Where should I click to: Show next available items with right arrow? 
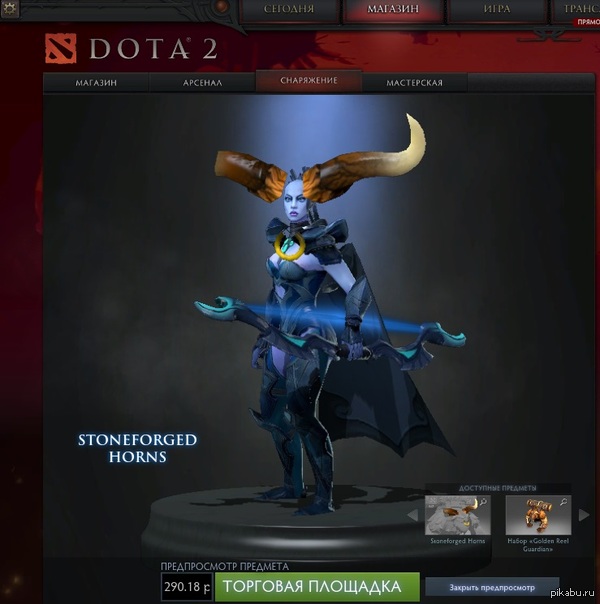pos(584,516)
